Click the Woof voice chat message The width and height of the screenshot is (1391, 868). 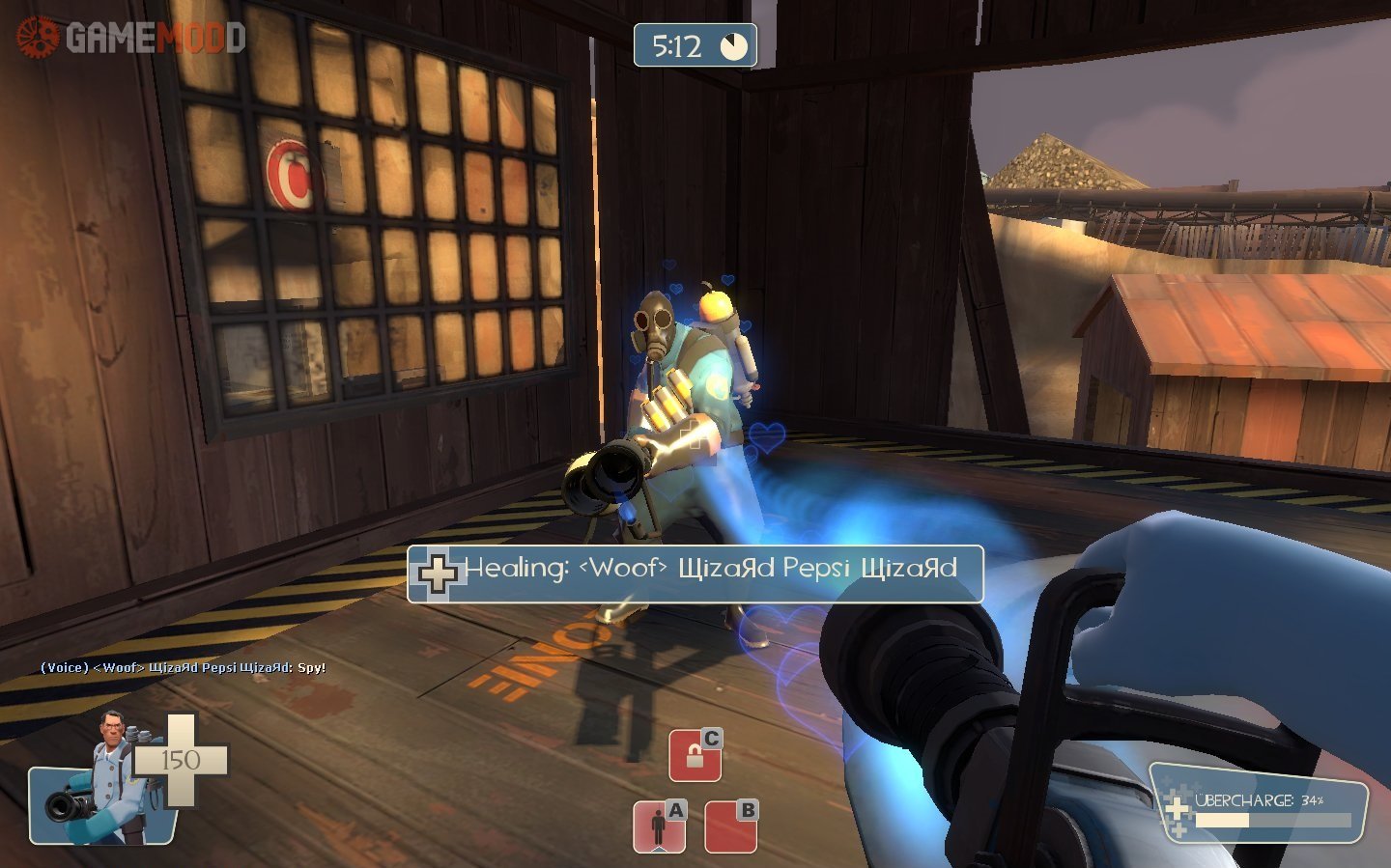pyautogui.click(x=184, y=667)
